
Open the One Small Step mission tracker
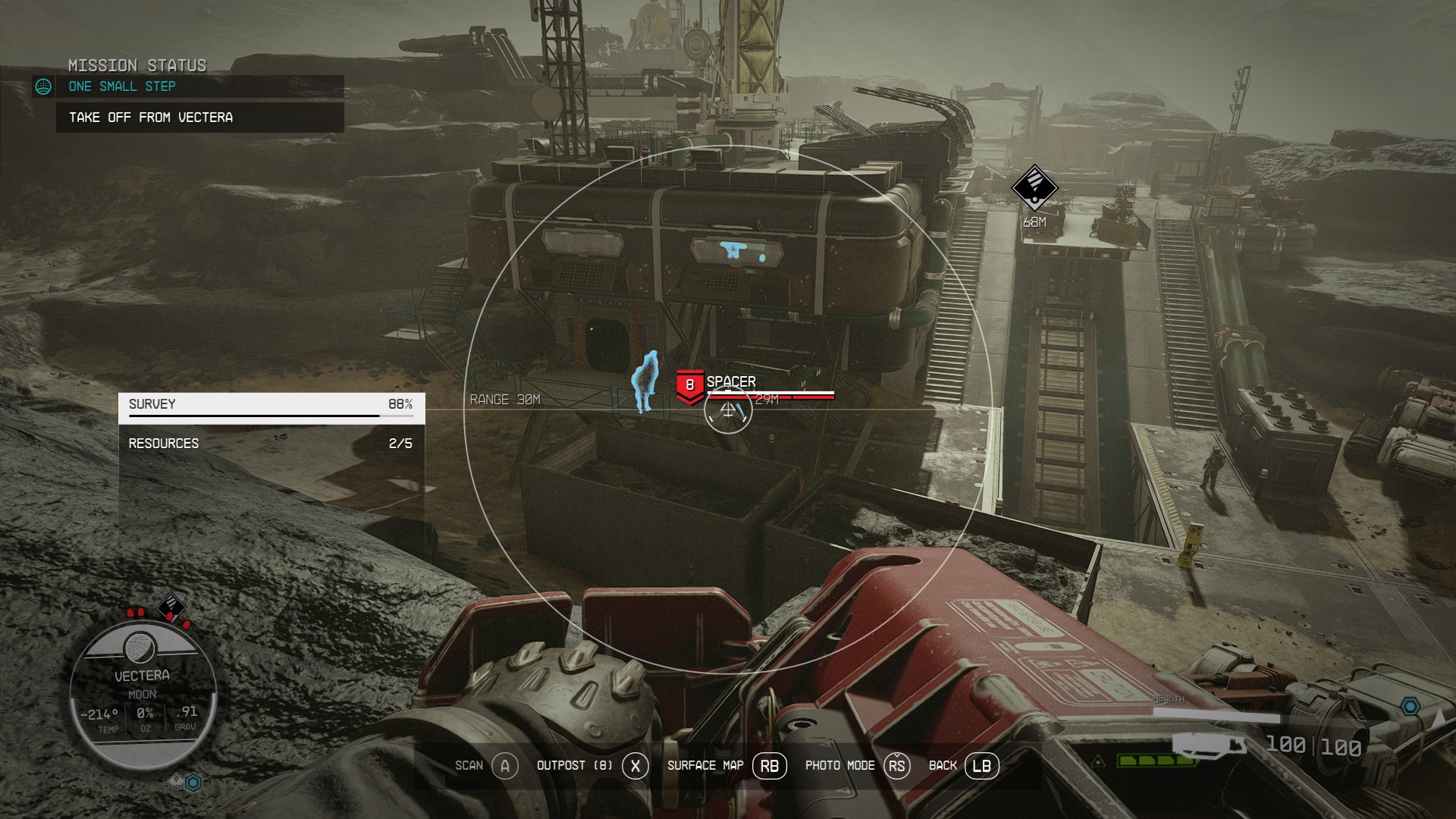tap(123, 86)
